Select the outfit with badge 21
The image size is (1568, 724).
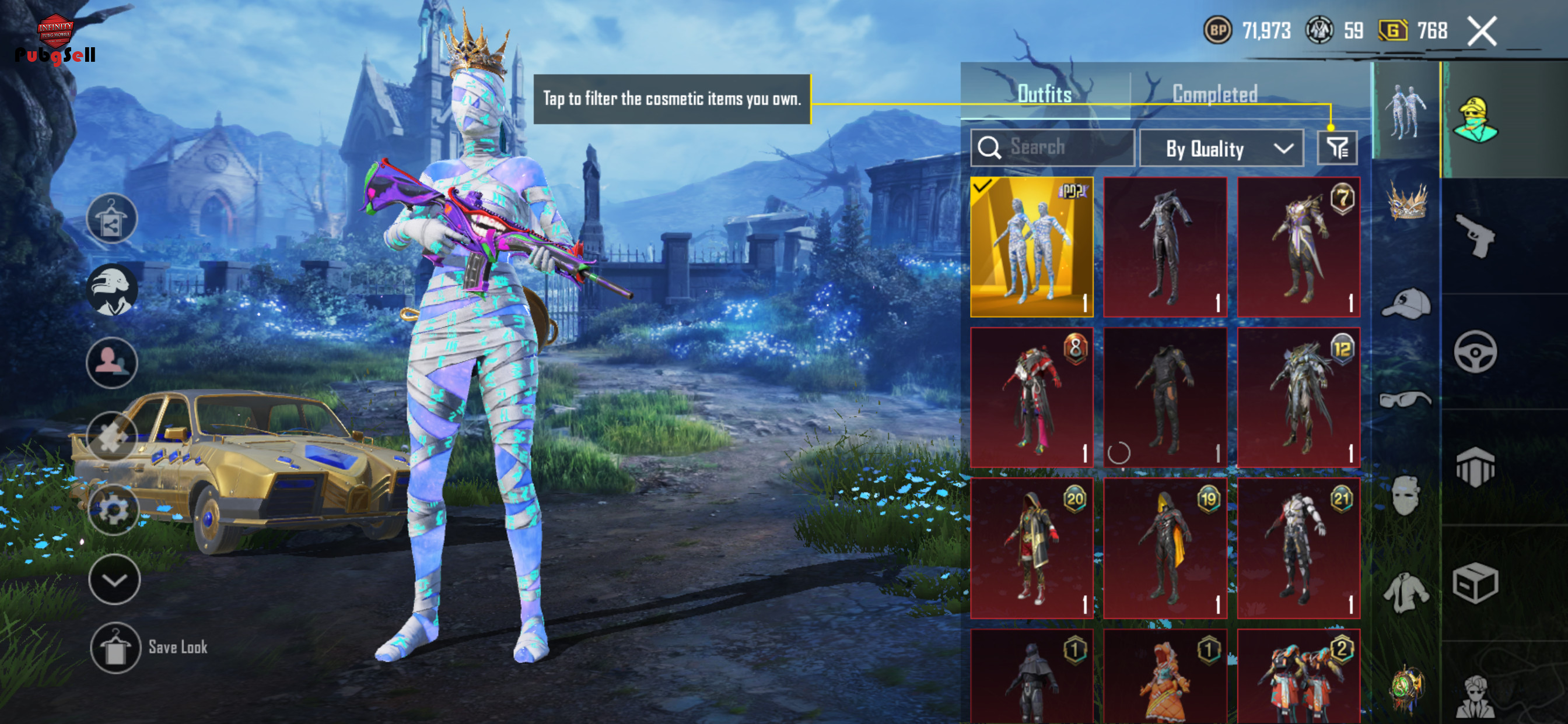[1298, 547]
